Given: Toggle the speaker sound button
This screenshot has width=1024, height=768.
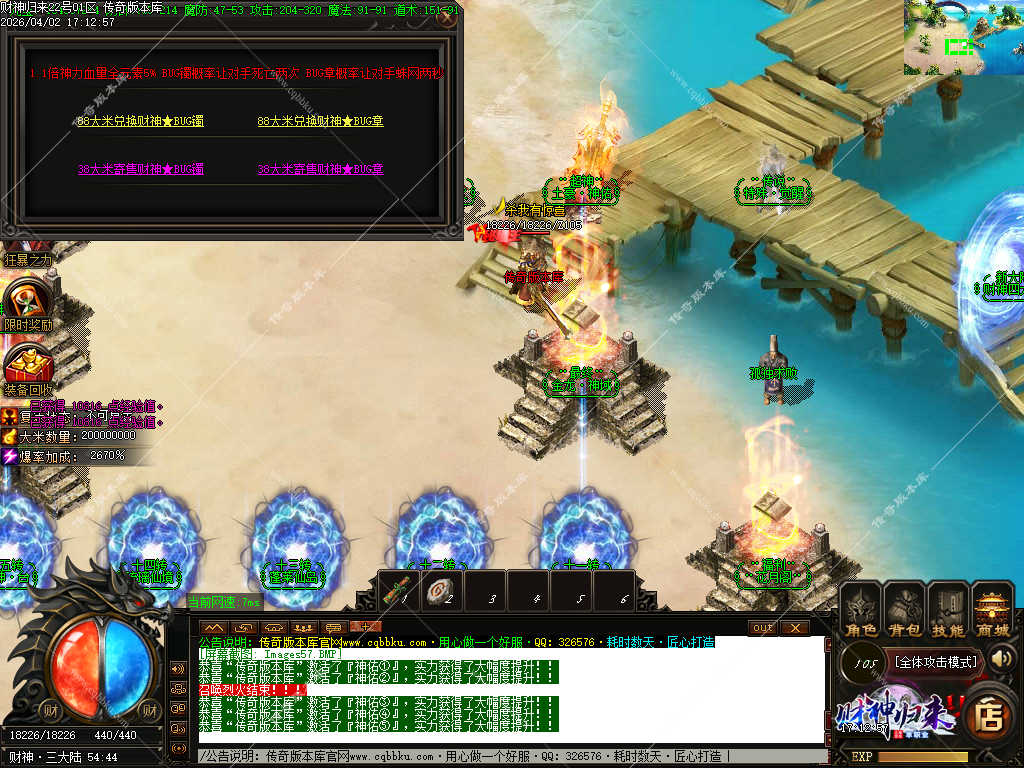Looking at the screenshot, I should [x=1001, y=658].
